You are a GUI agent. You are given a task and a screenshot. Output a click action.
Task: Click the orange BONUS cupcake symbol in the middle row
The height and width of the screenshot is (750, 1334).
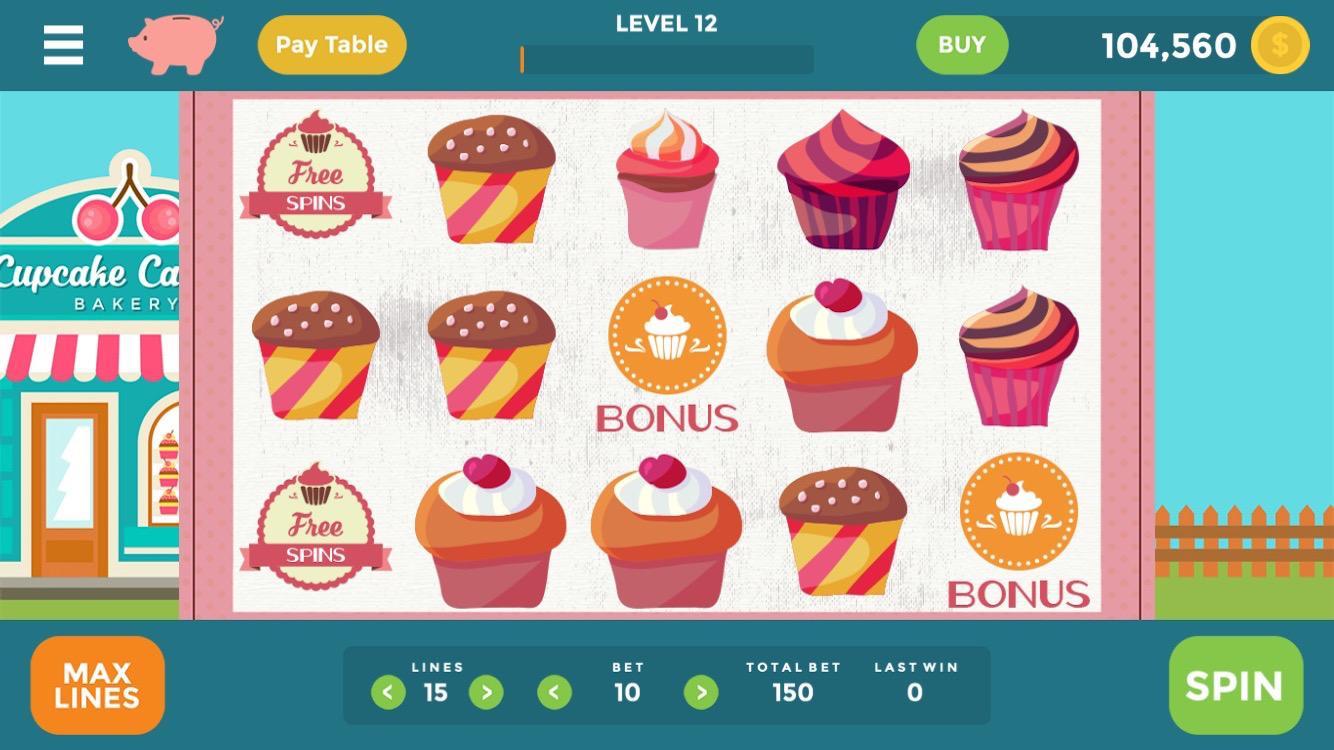click(666, 340)
